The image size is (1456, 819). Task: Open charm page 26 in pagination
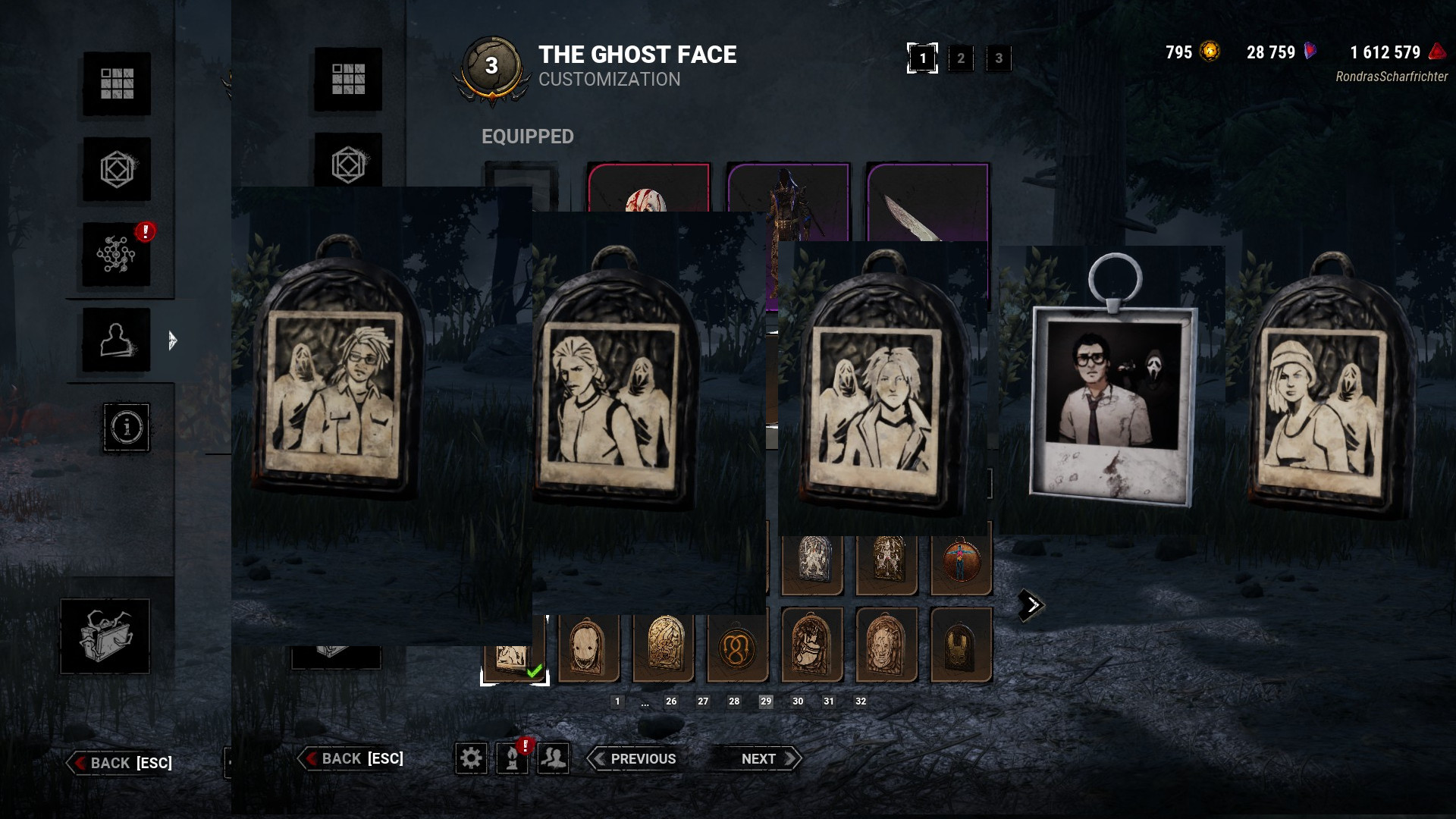coord(671,701)
